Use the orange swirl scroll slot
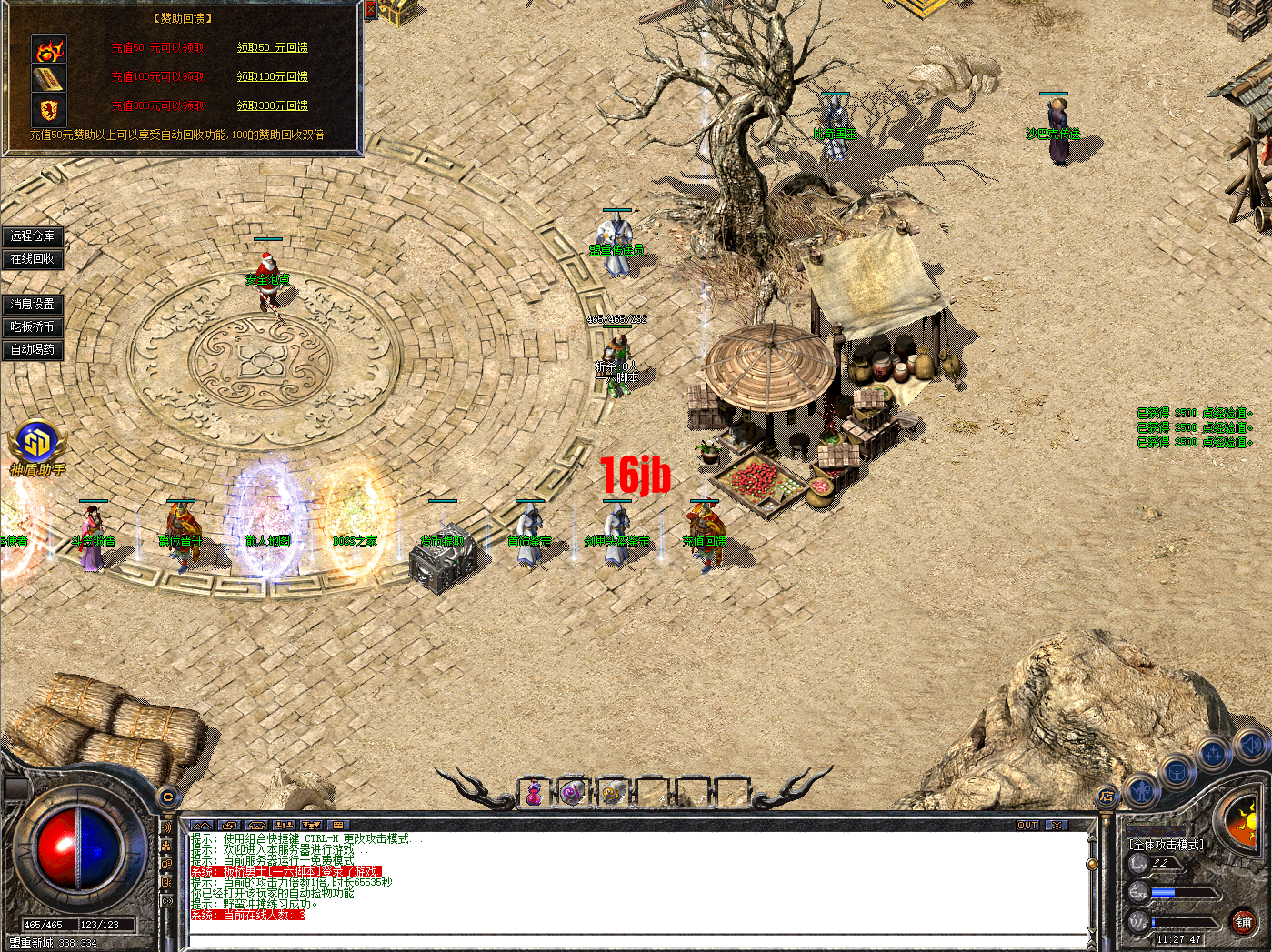The image size is (1272, 952). click(612, 794)
